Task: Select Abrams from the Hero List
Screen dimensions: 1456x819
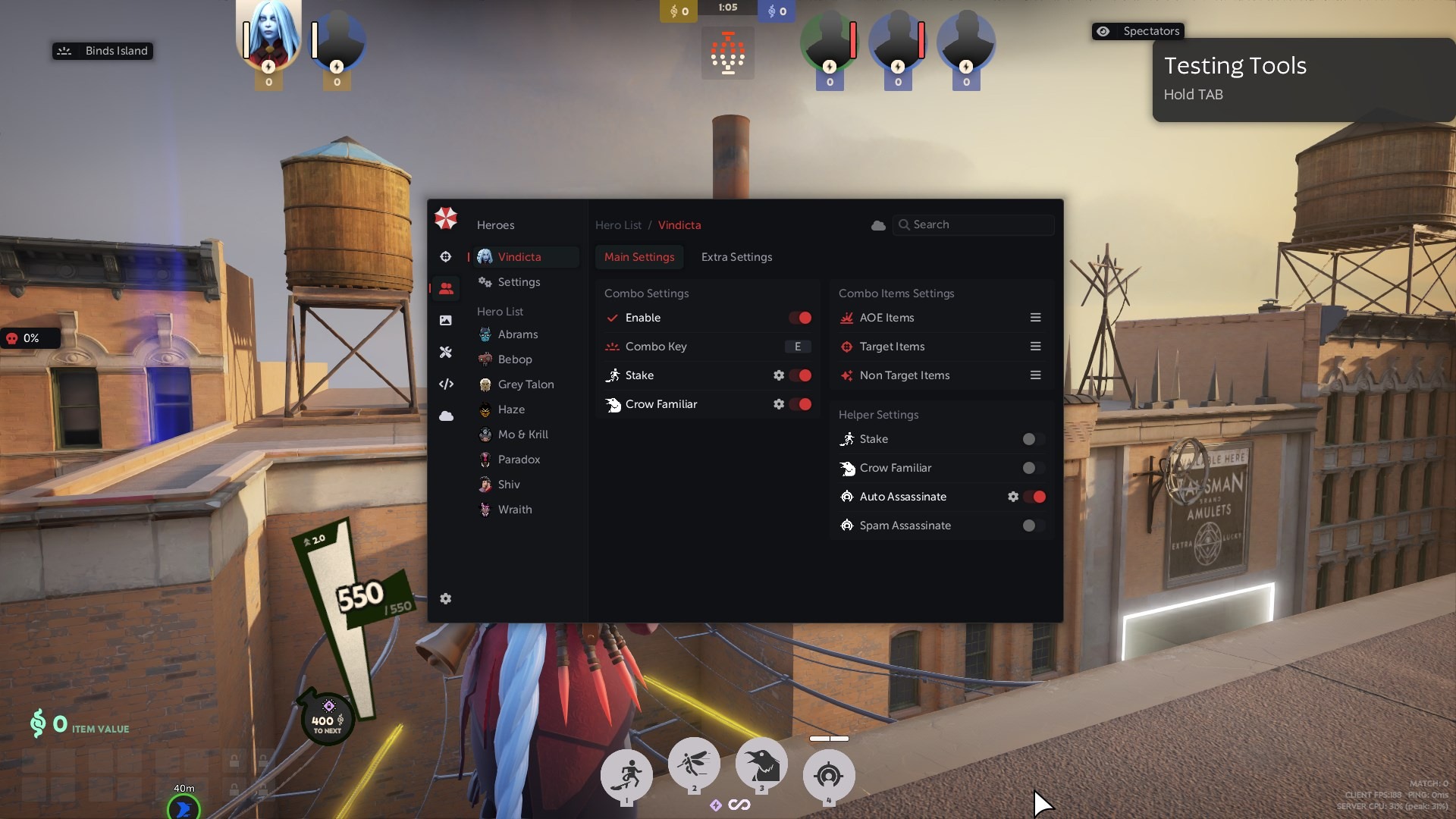Action: tap(517, 334)
